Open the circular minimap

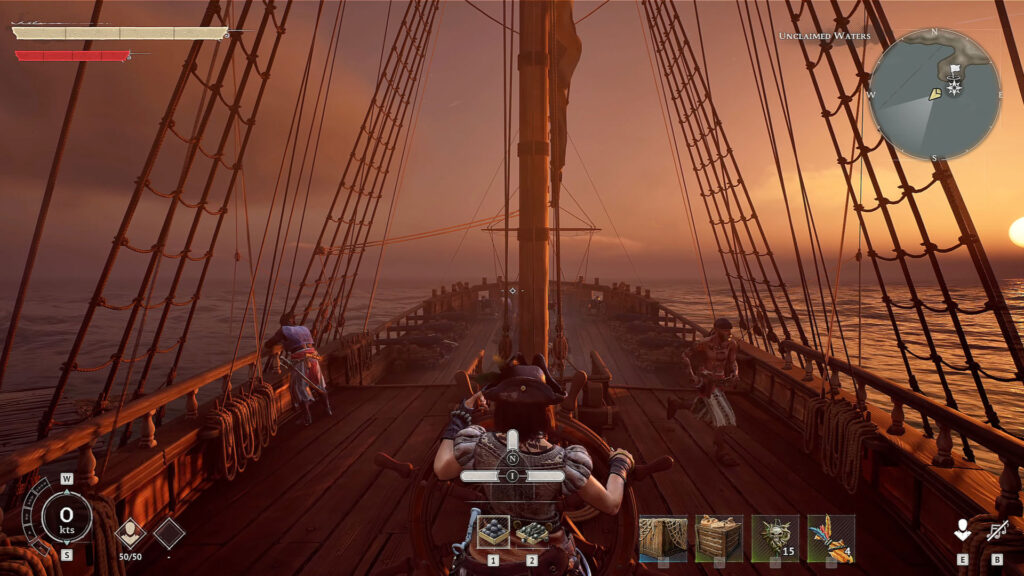[935, 94]
